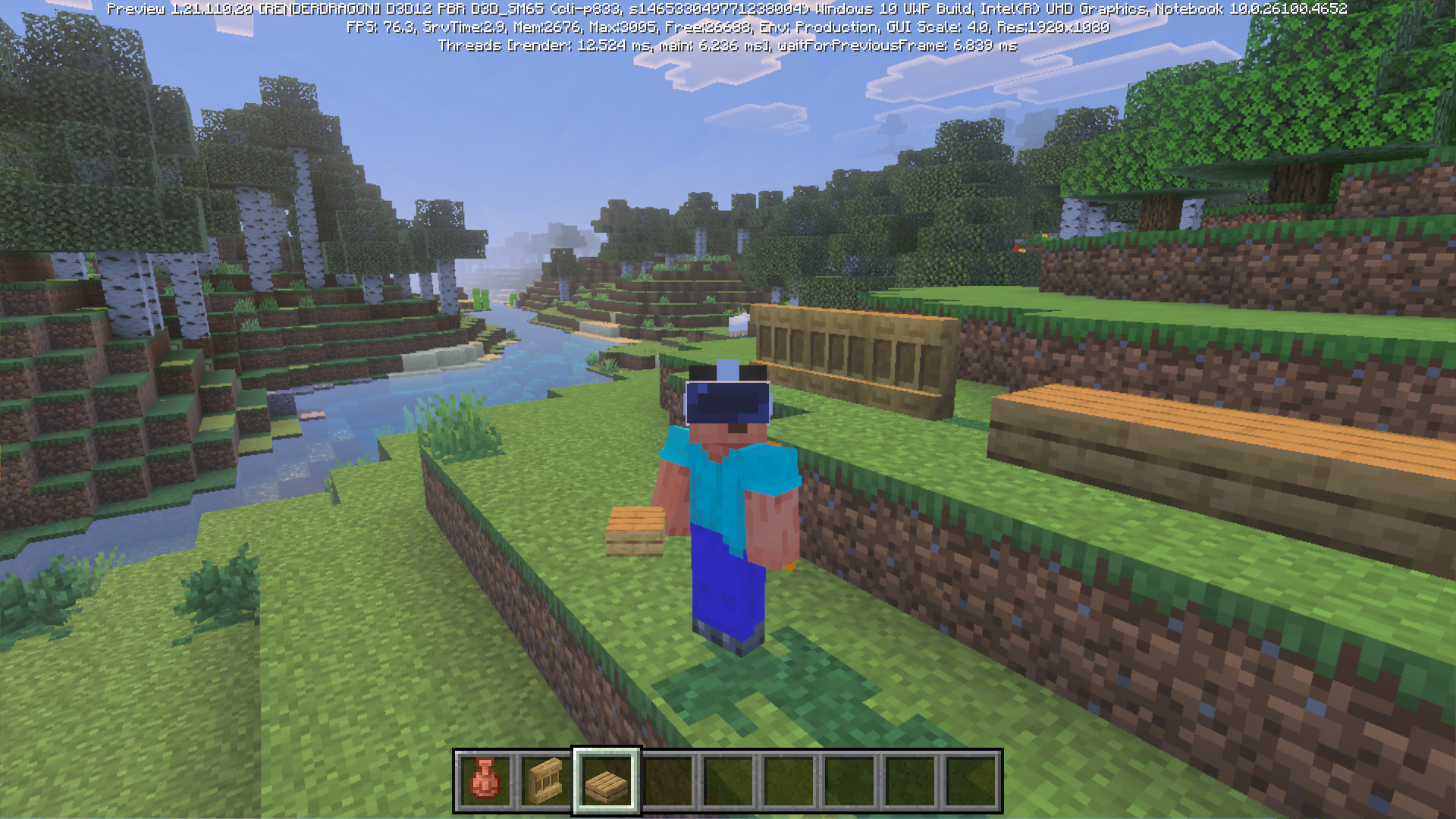Select the clay pot hotbar slot
The image size is (1456, 819).
click(485, 780)
